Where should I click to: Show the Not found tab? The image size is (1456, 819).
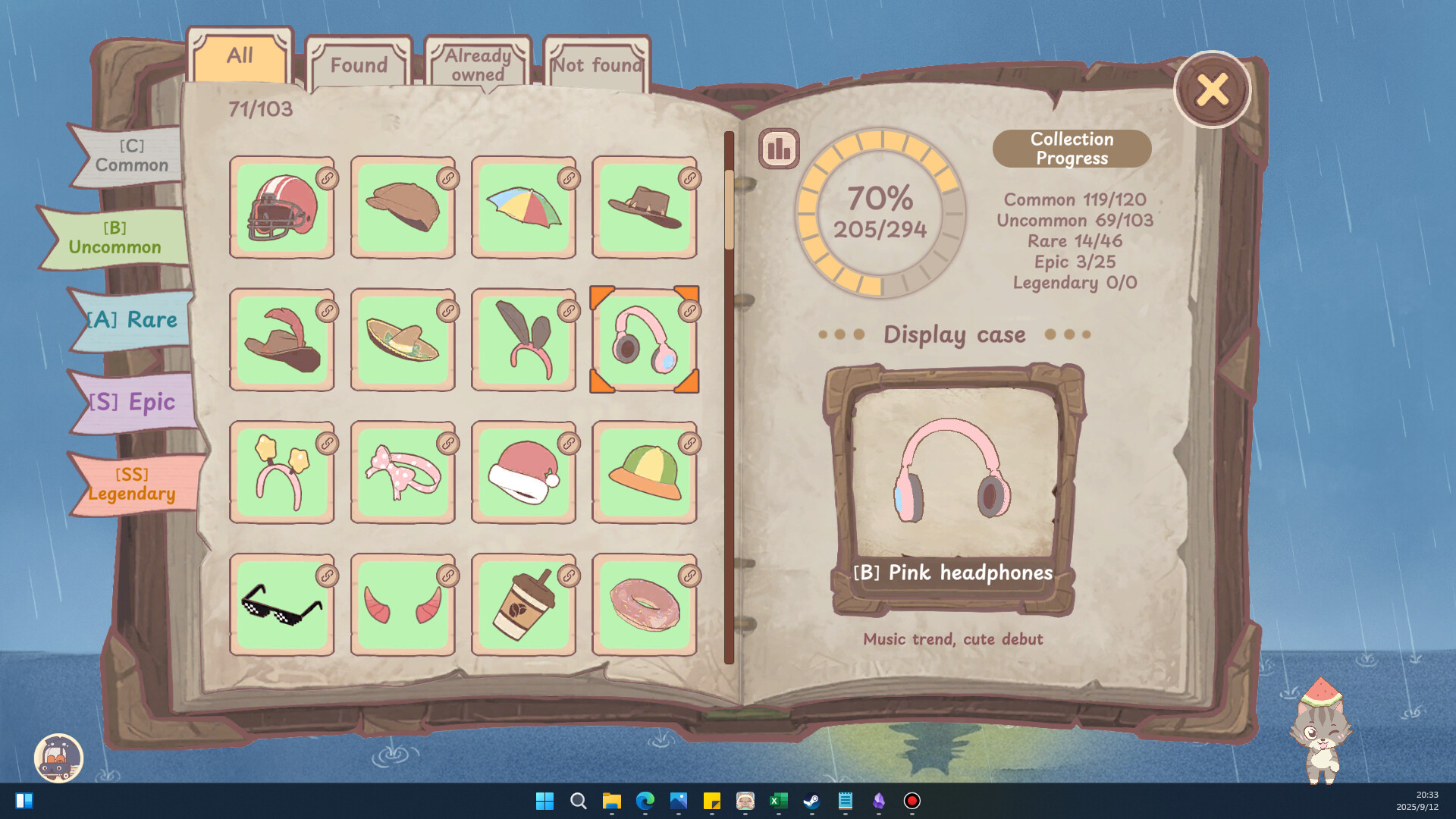tap(597, 65)
